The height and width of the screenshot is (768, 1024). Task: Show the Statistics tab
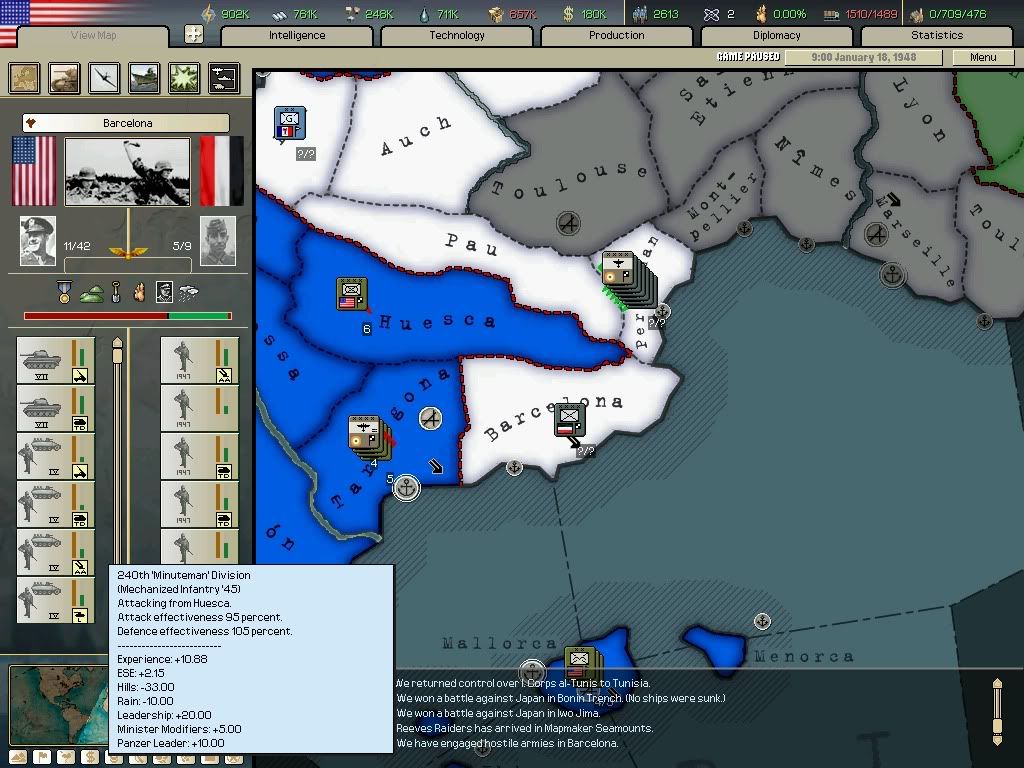point(937,35)
